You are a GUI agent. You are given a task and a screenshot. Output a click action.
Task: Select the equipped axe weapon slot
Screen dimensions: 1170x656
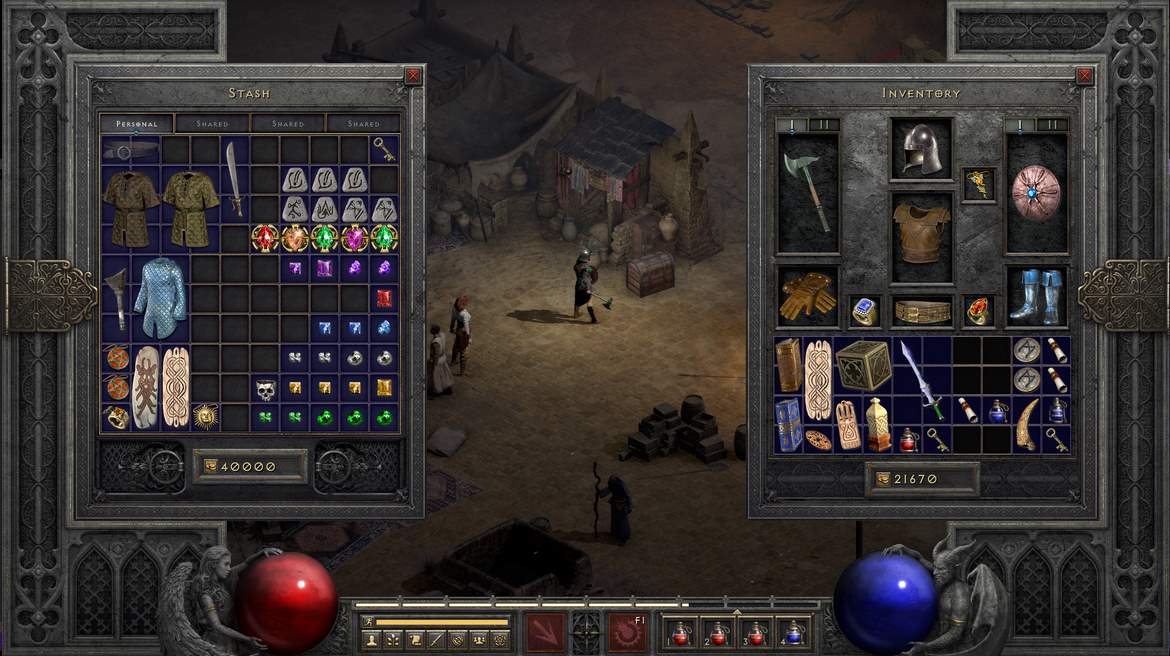click(x=808, y=190)
